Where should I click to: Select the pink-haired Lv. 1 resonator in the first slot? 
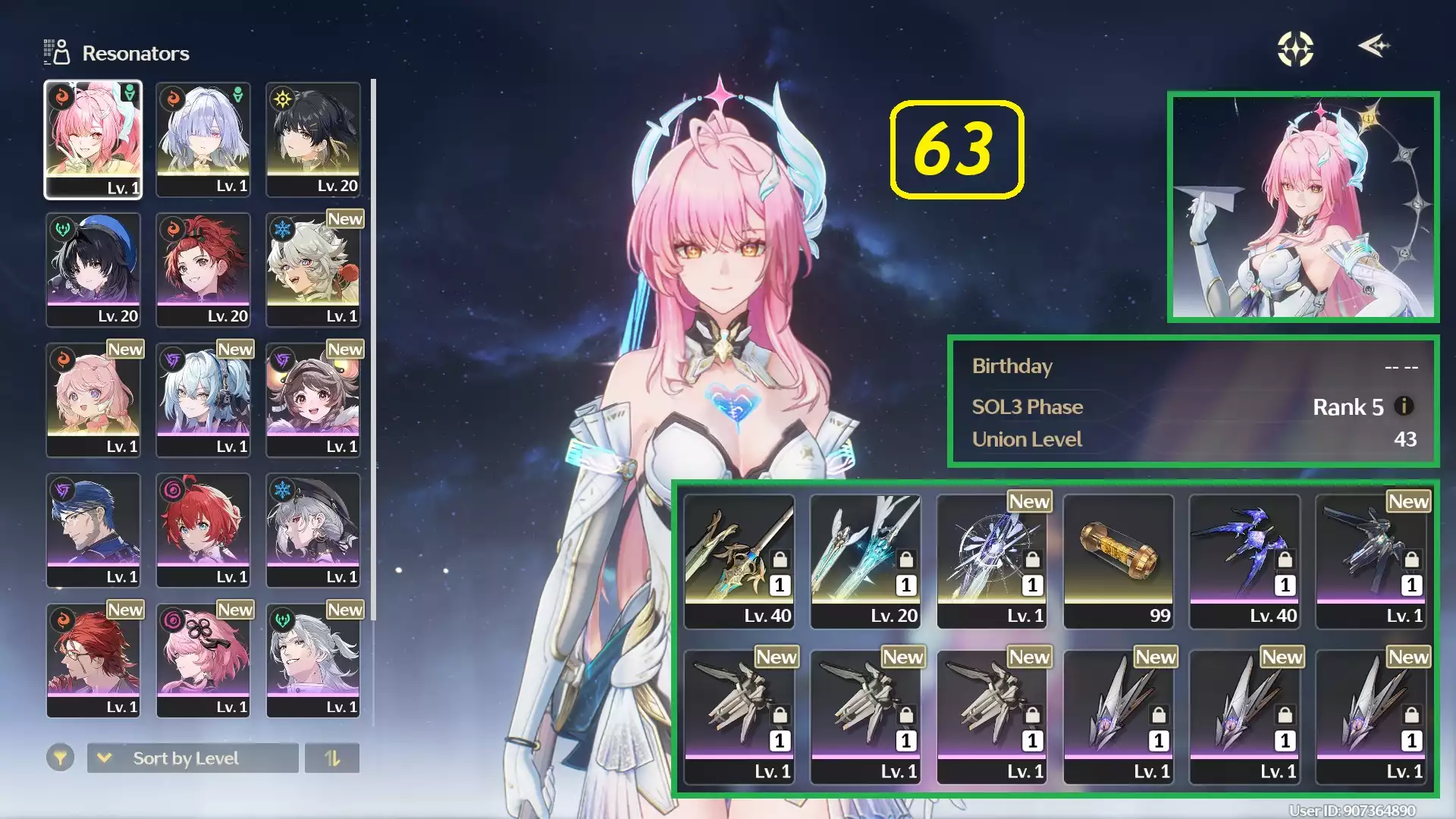[x=93, y=140]
